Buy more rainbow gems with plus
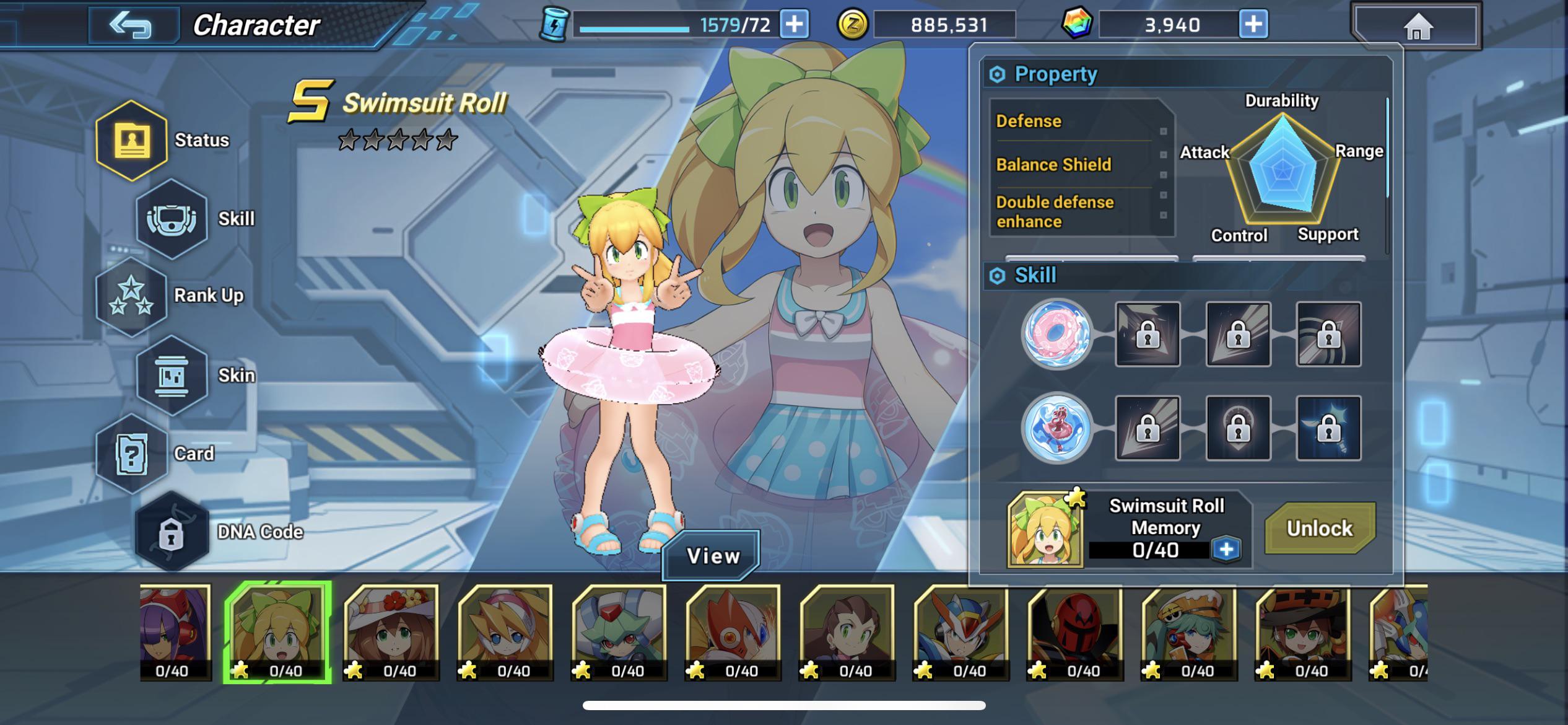The image size is (1568, 725). [x=1253, y=25]
